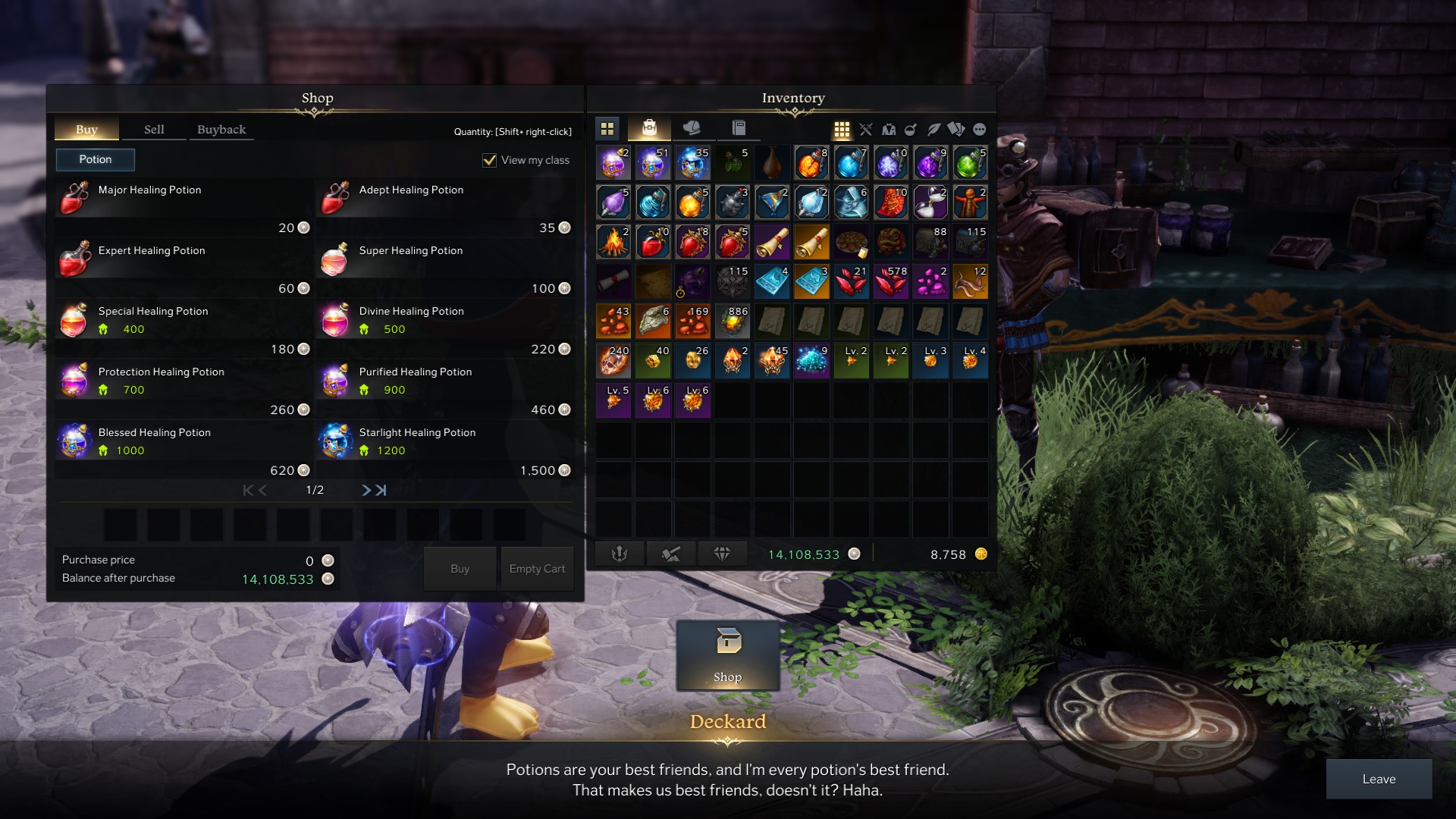Open the gem icon at inventory bottom
The height and width of the screenshot is (819, 1456).
(x=723, y=554)
